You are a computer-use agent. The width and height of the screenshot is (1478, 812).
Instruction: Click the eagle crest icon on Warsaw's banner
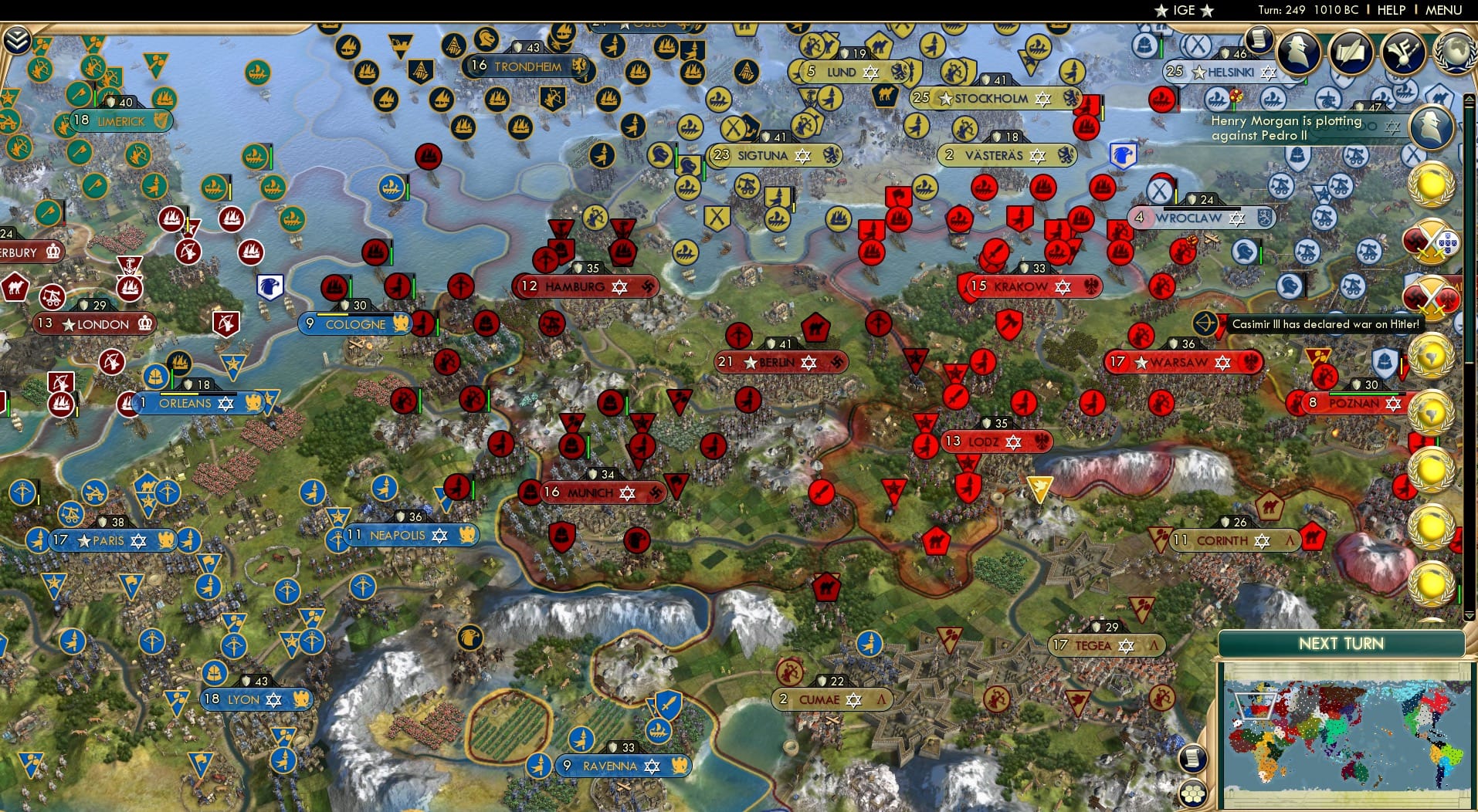1249,362
